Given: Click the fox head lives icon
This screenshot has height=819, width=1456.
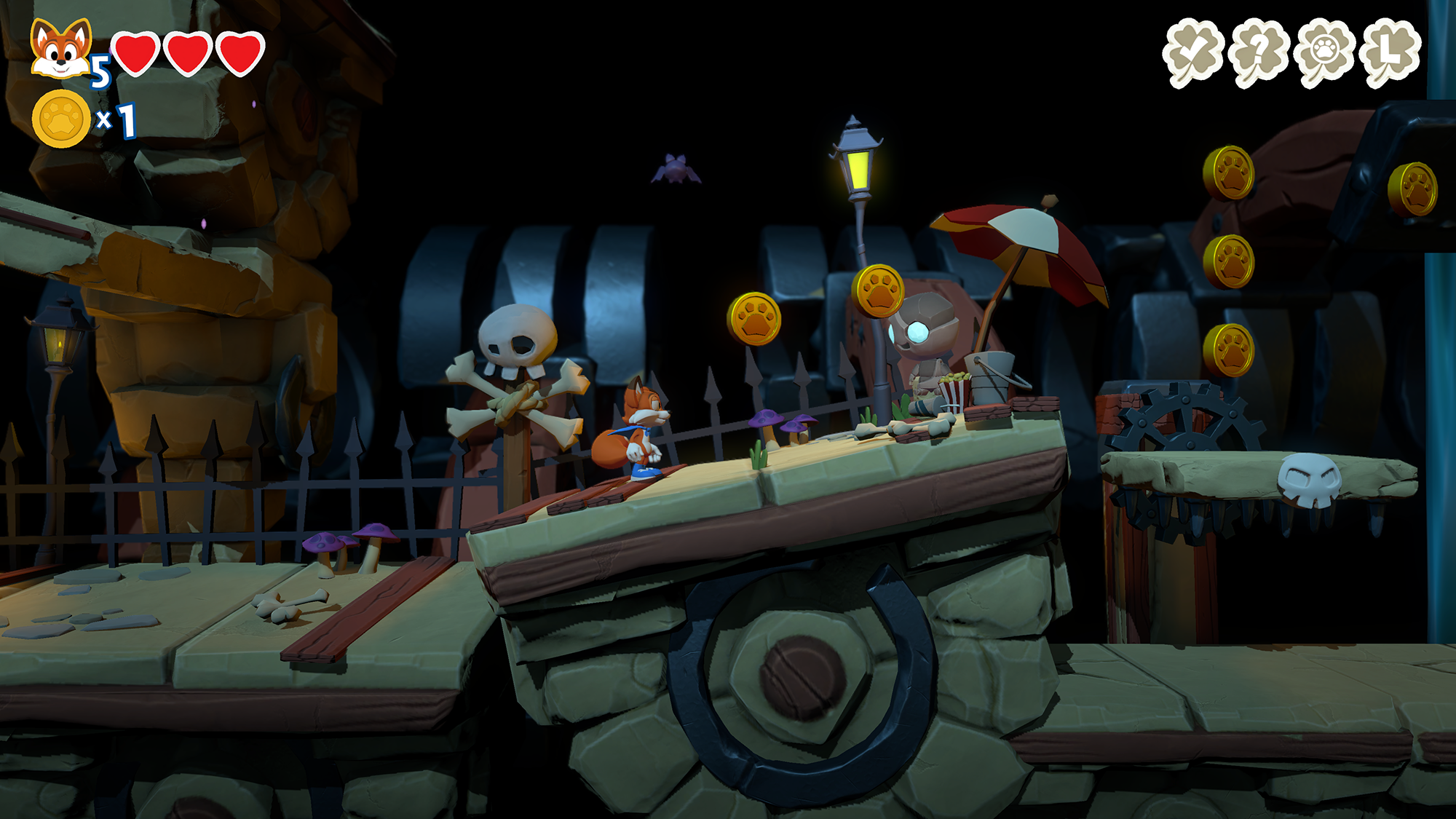Looking at the screenshot, I should (61, 49).
